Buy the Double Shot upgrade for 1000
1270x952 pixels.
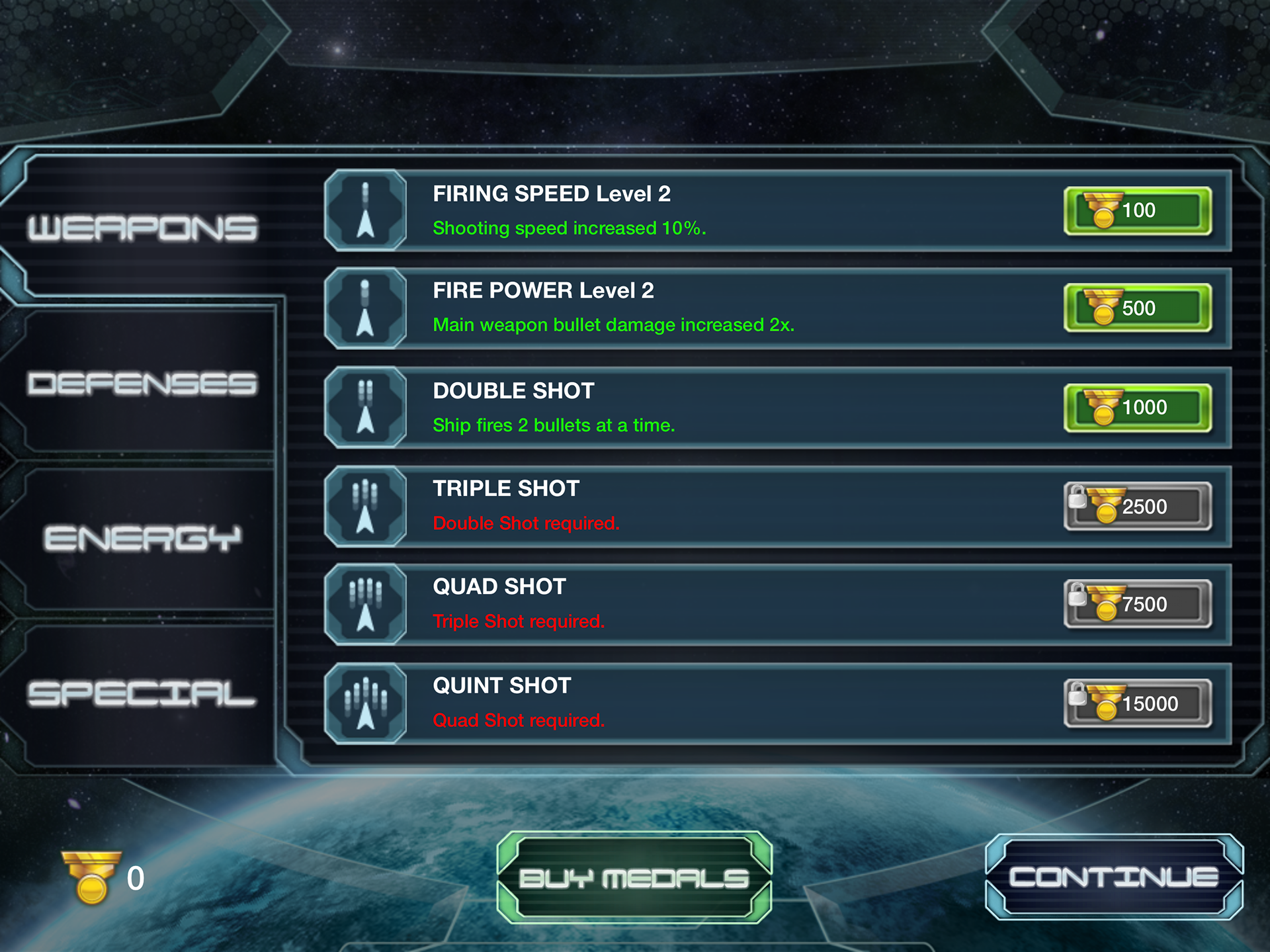click(1137, 408)
